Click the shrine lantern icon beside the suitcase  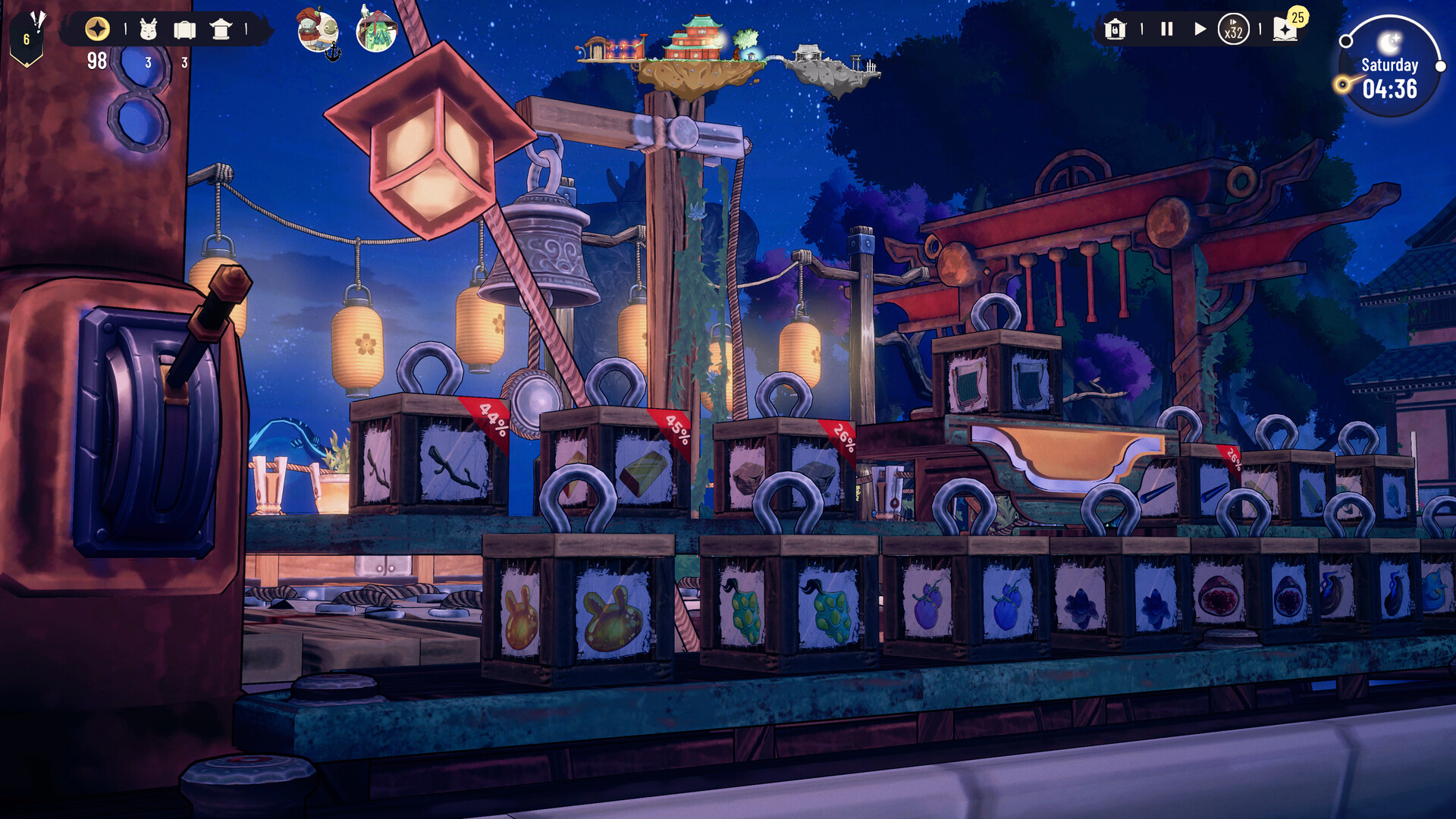coord(221,29)
